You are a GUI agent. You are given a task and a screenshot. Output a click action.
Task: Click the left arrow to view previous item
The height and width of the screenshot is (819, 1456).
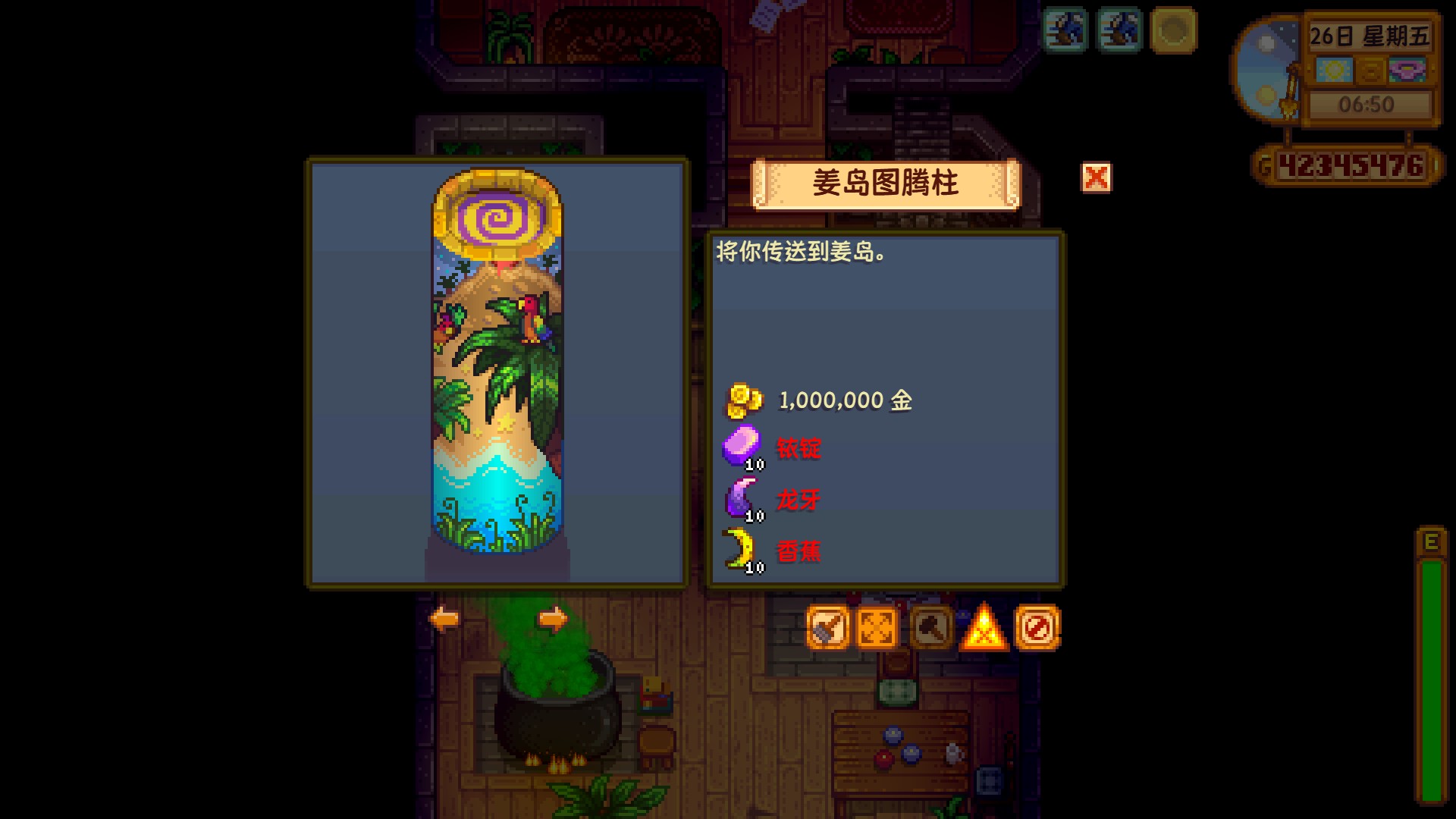(444, 619)
